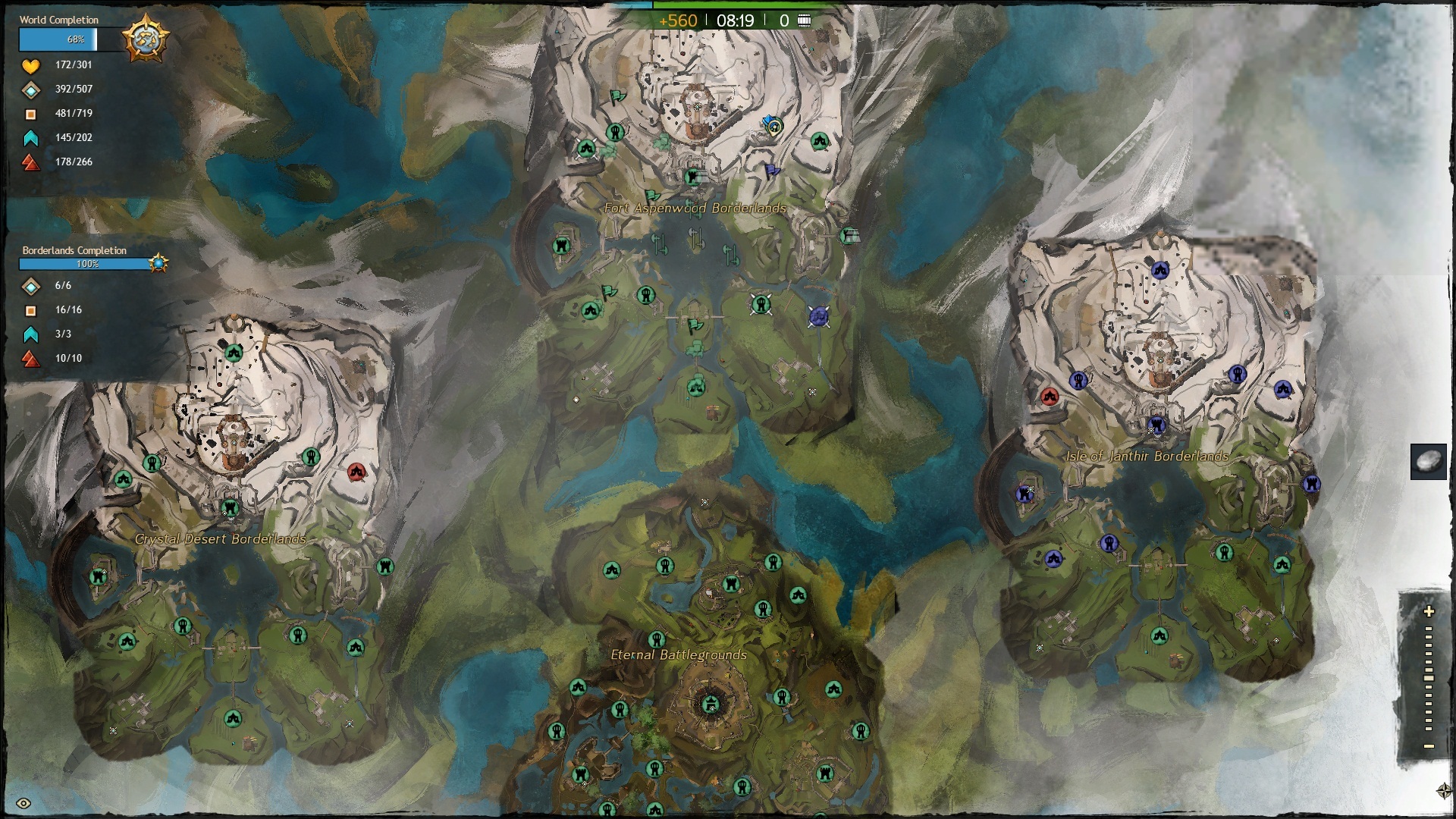1456x819 pixels.
Task: Click the World Completion globe star badge
Action: (146, 38)
